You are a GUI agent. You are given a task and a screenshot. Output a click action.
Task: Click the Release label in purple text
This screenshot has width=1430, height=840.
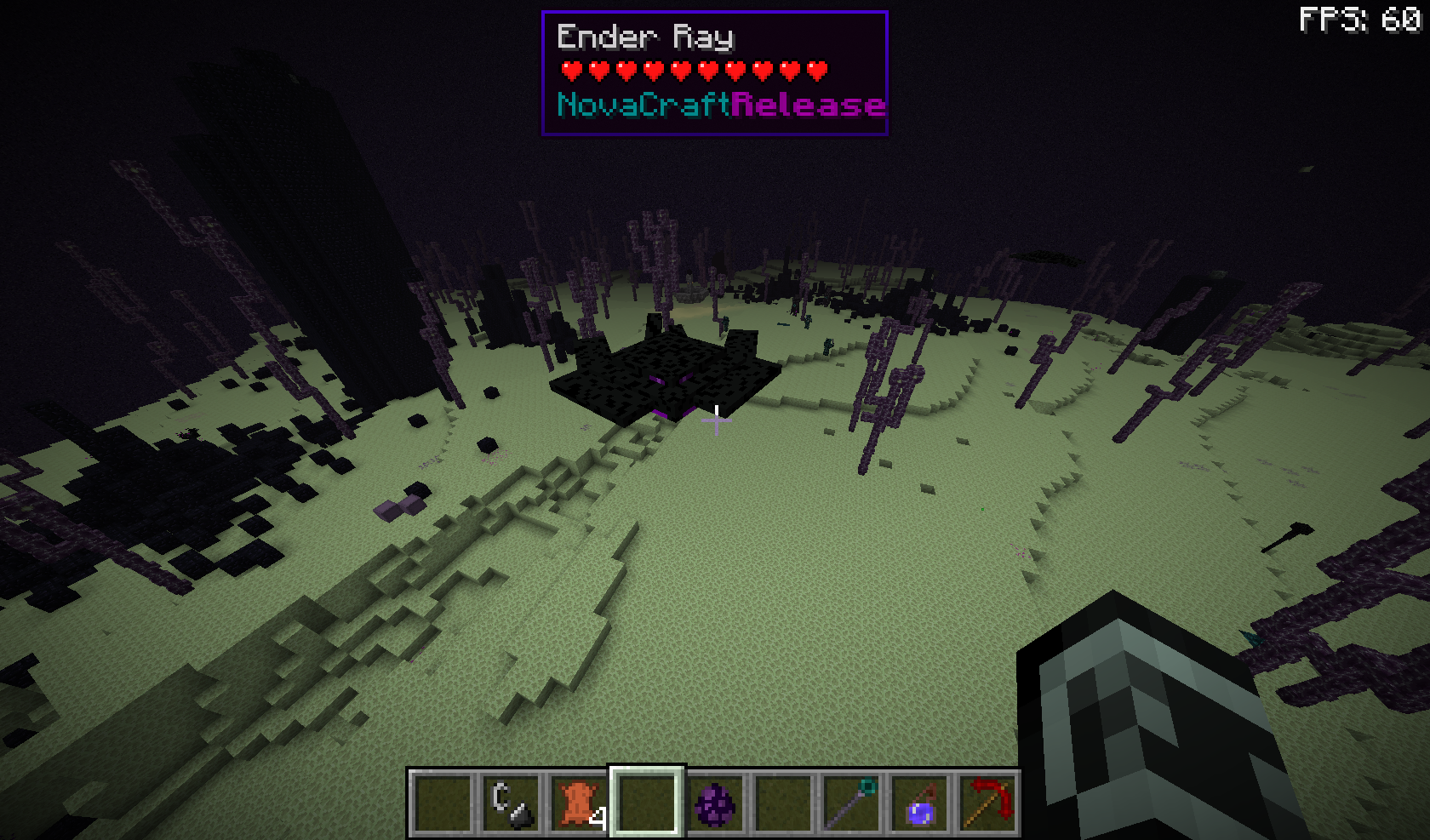click(809, 106)
